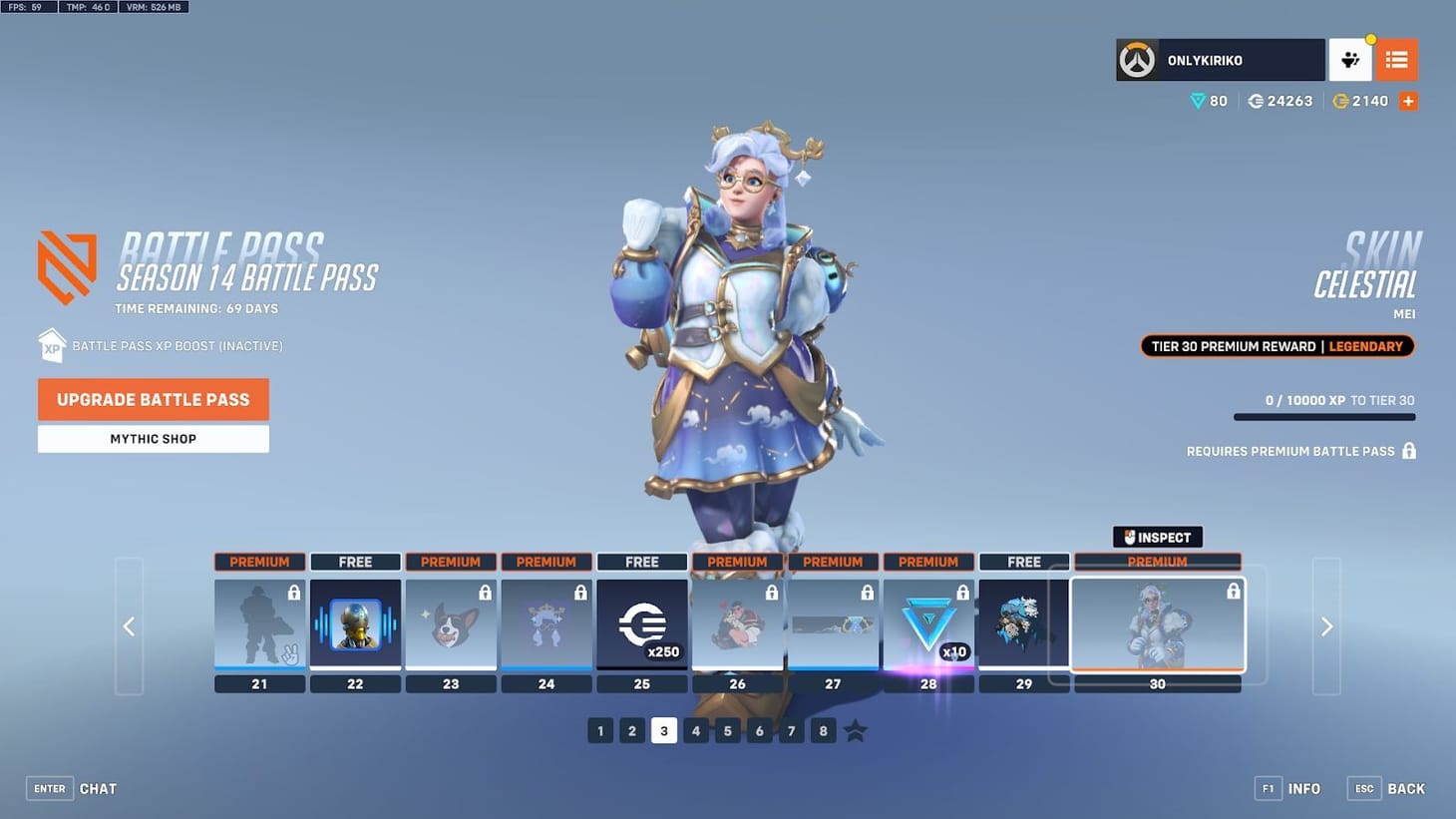Select the tier 28 prisms x10 reward
This screenshot has width=1456, height=819.
927,623
